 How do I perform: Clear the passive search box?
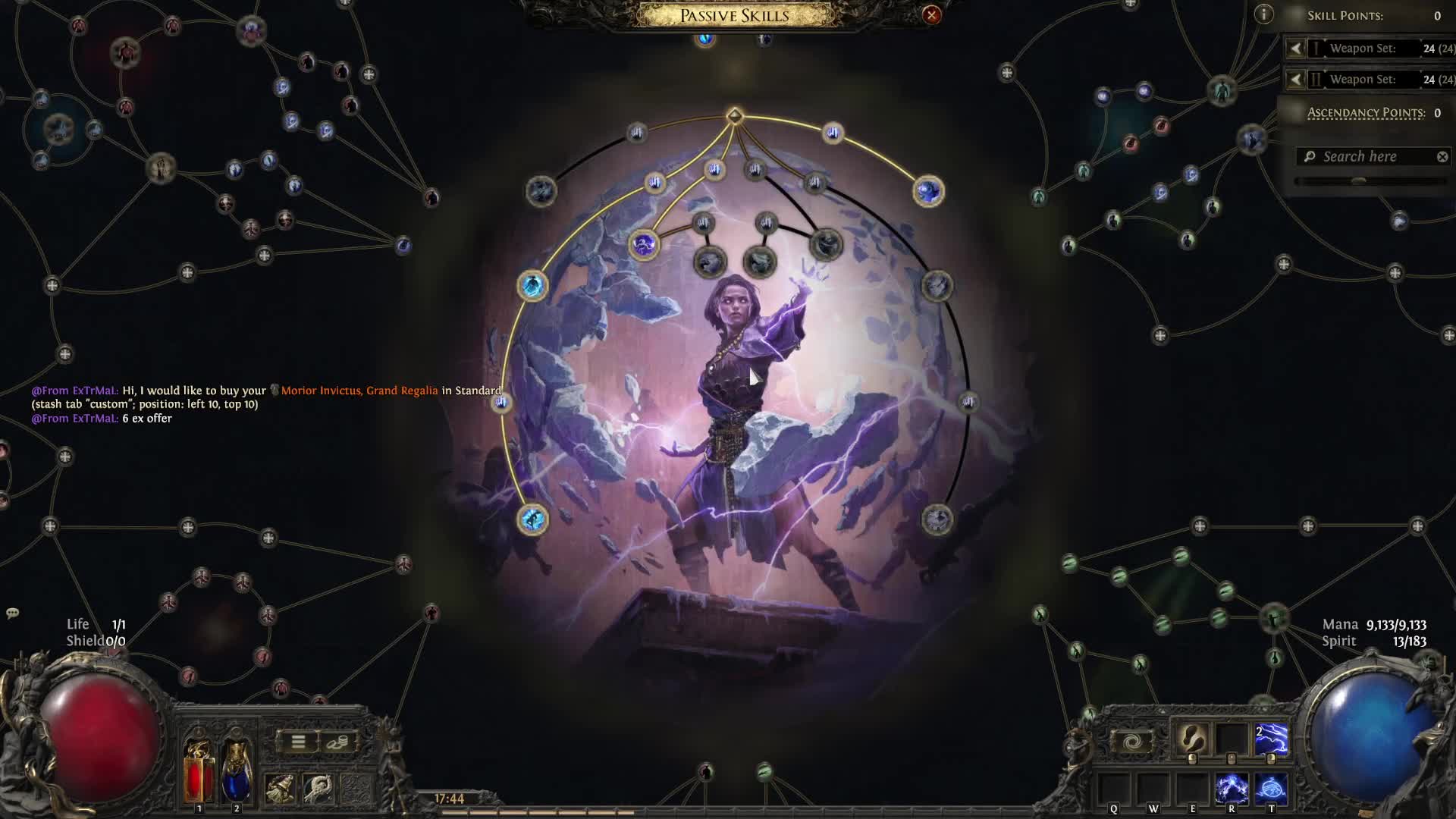[1442, 157]
